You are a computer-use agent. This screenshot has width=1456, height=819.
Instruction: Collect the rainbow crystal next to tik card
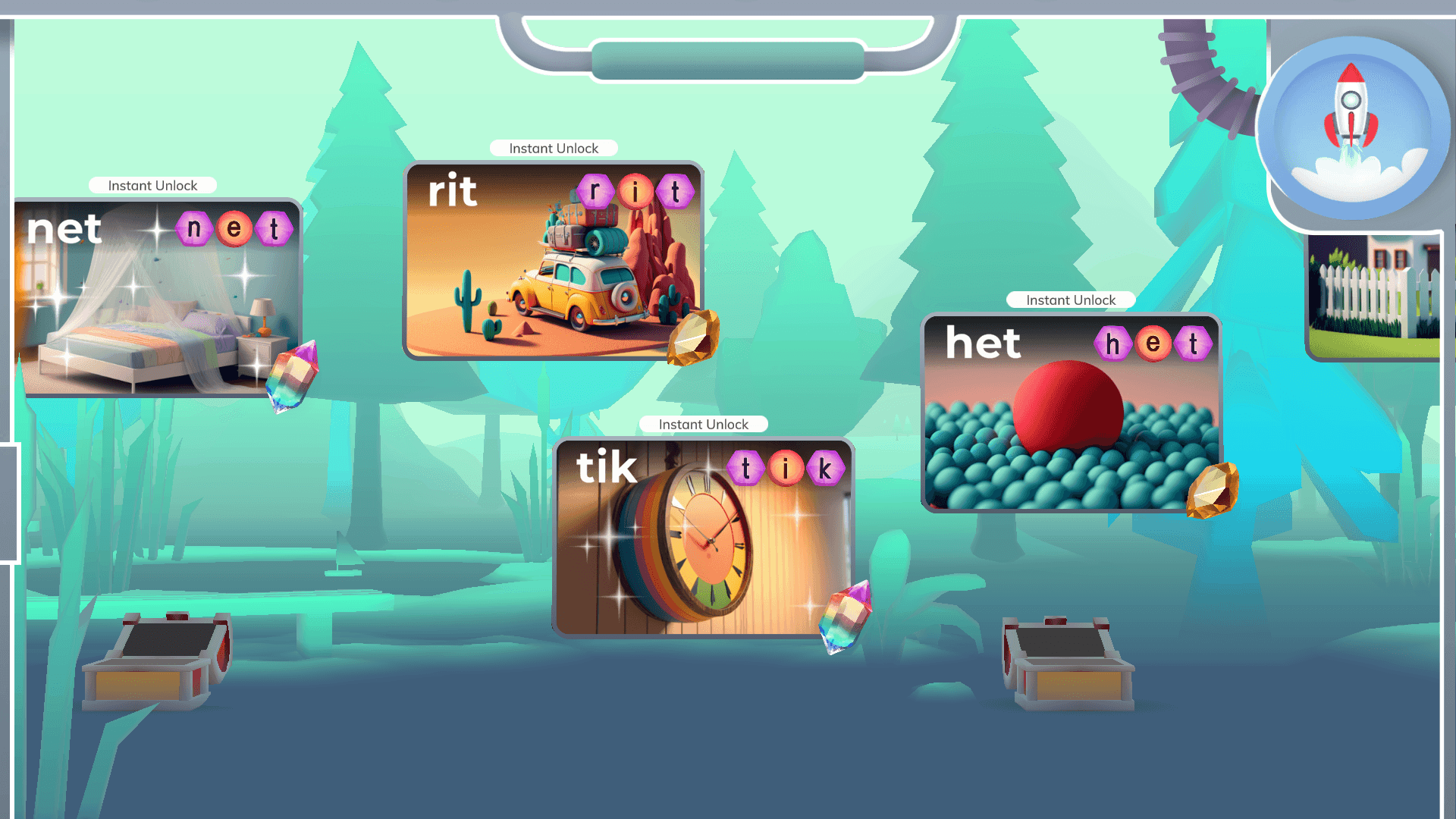[x=845, y=618]
